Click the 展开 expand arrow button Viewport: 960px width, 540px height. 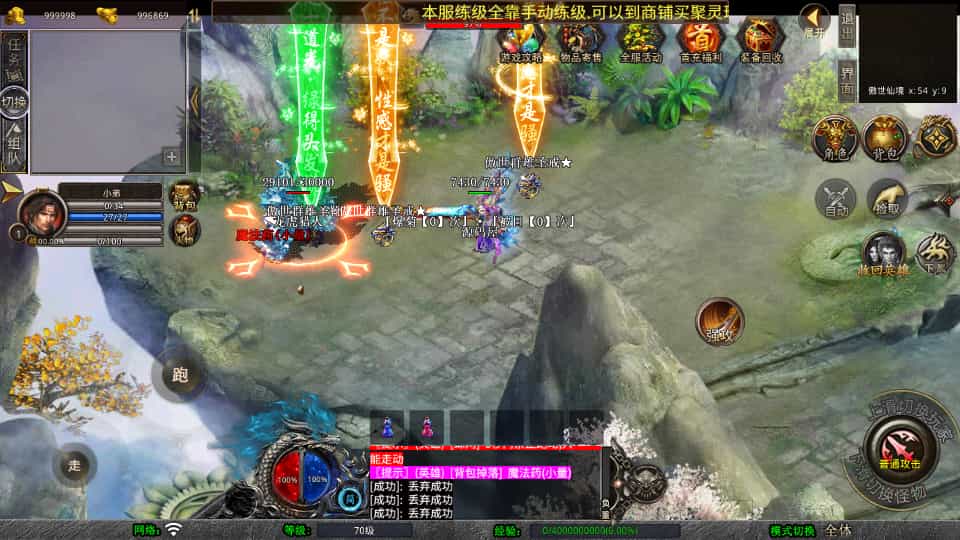tap(814, 20)
